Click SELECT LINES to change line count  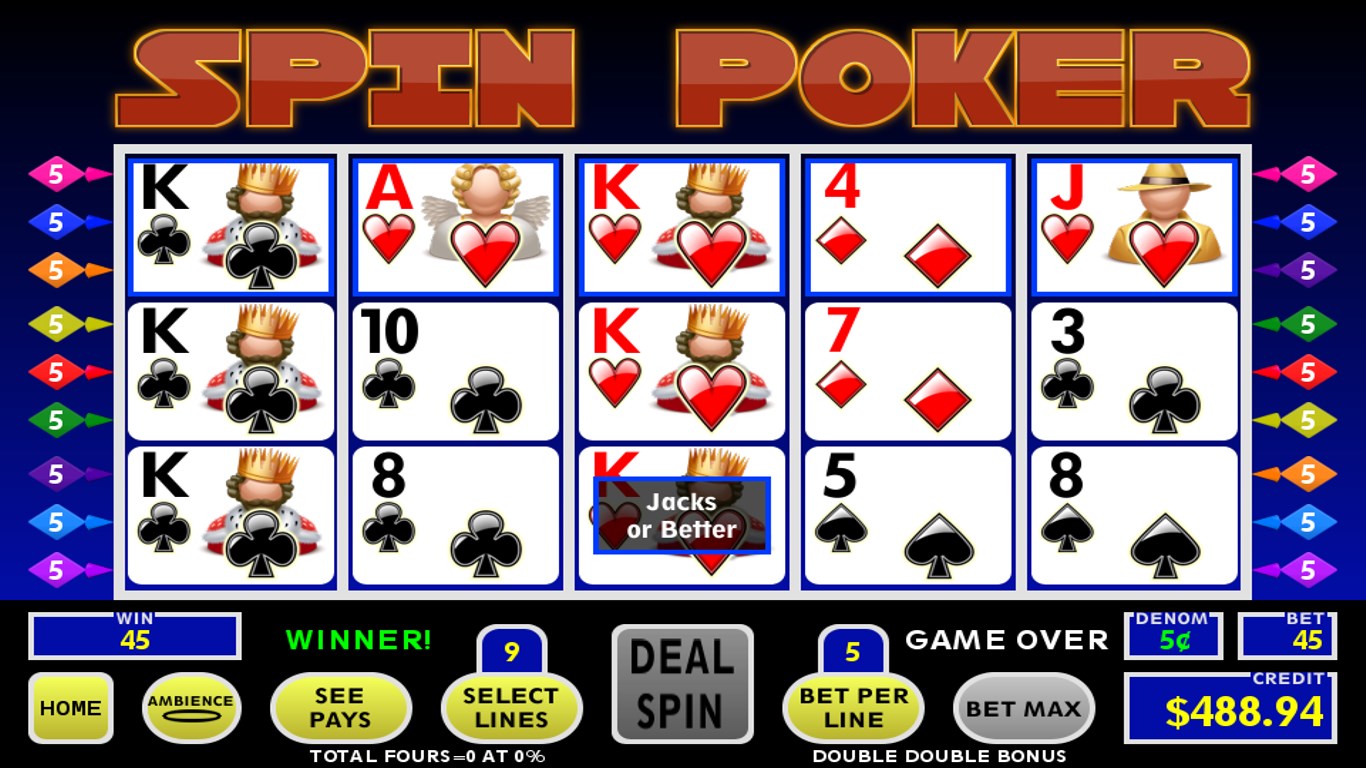(x=511, y=708)
